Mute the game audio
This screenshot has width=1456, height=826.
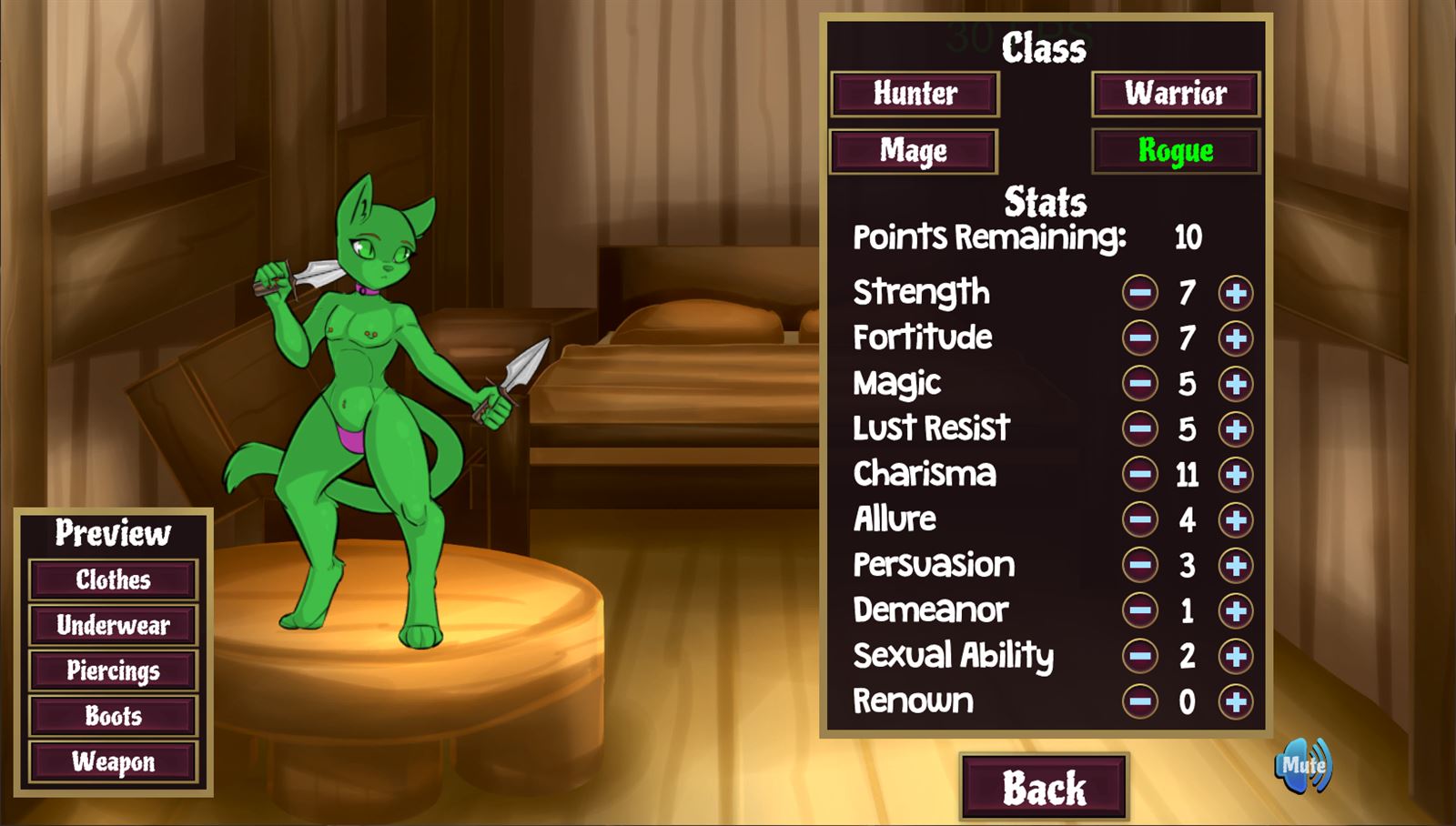pos(1303,767)
